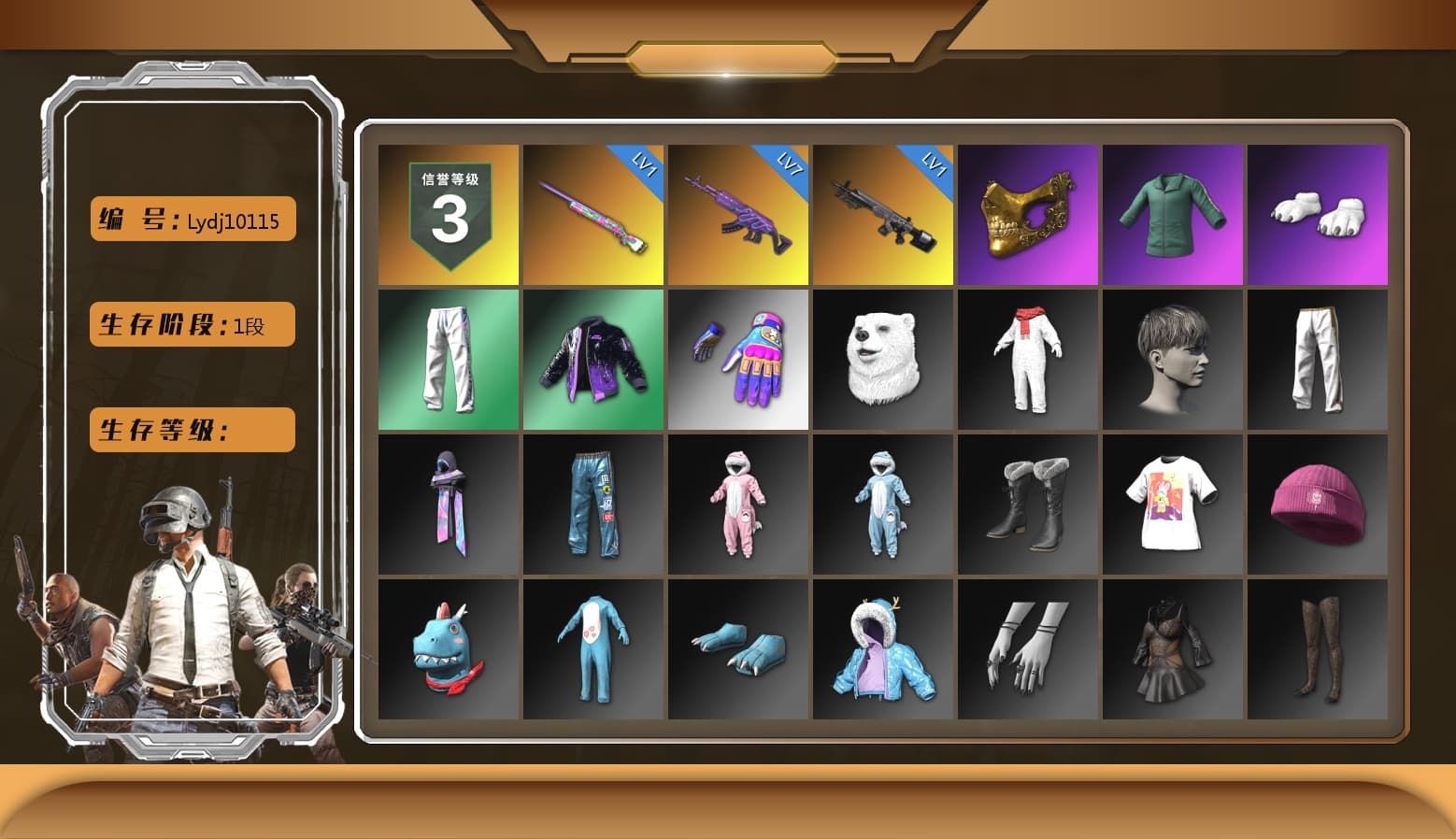Select the DMR rifle skin thumbnail
The image size is (1456, 839).
(882, 214)
